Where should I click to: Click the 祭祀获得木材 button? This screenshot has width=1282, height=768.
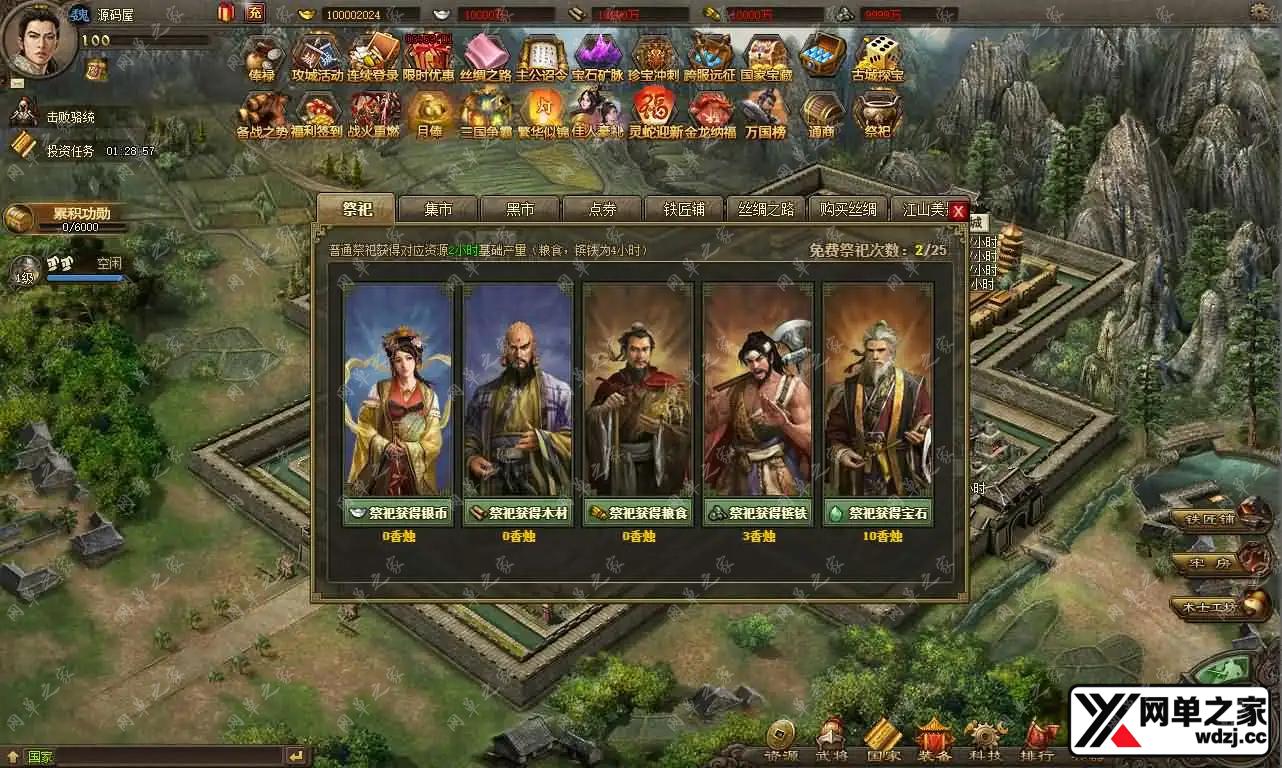(x=518, y=513)
